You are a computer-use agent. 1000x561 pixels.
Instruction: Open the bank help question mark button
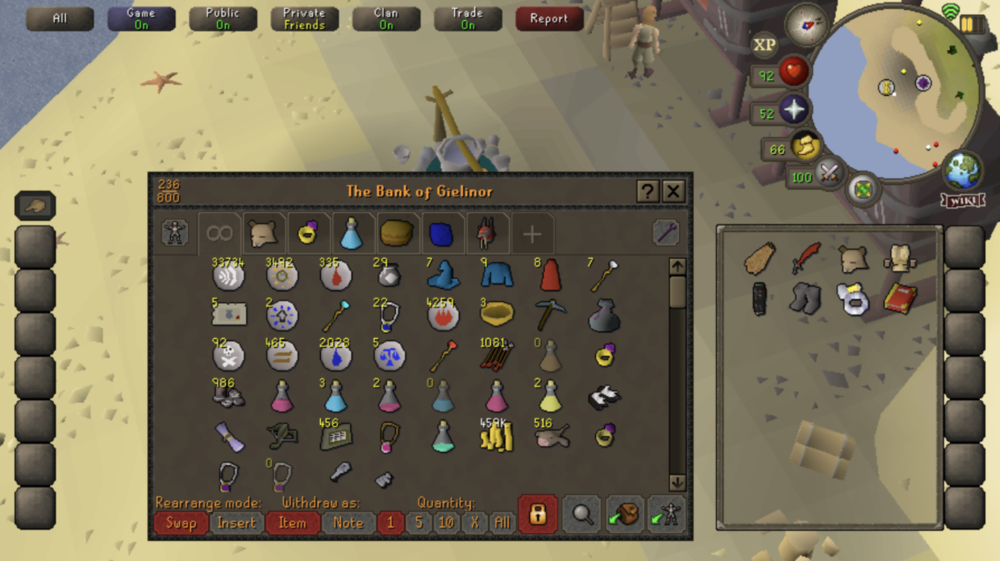648,192
